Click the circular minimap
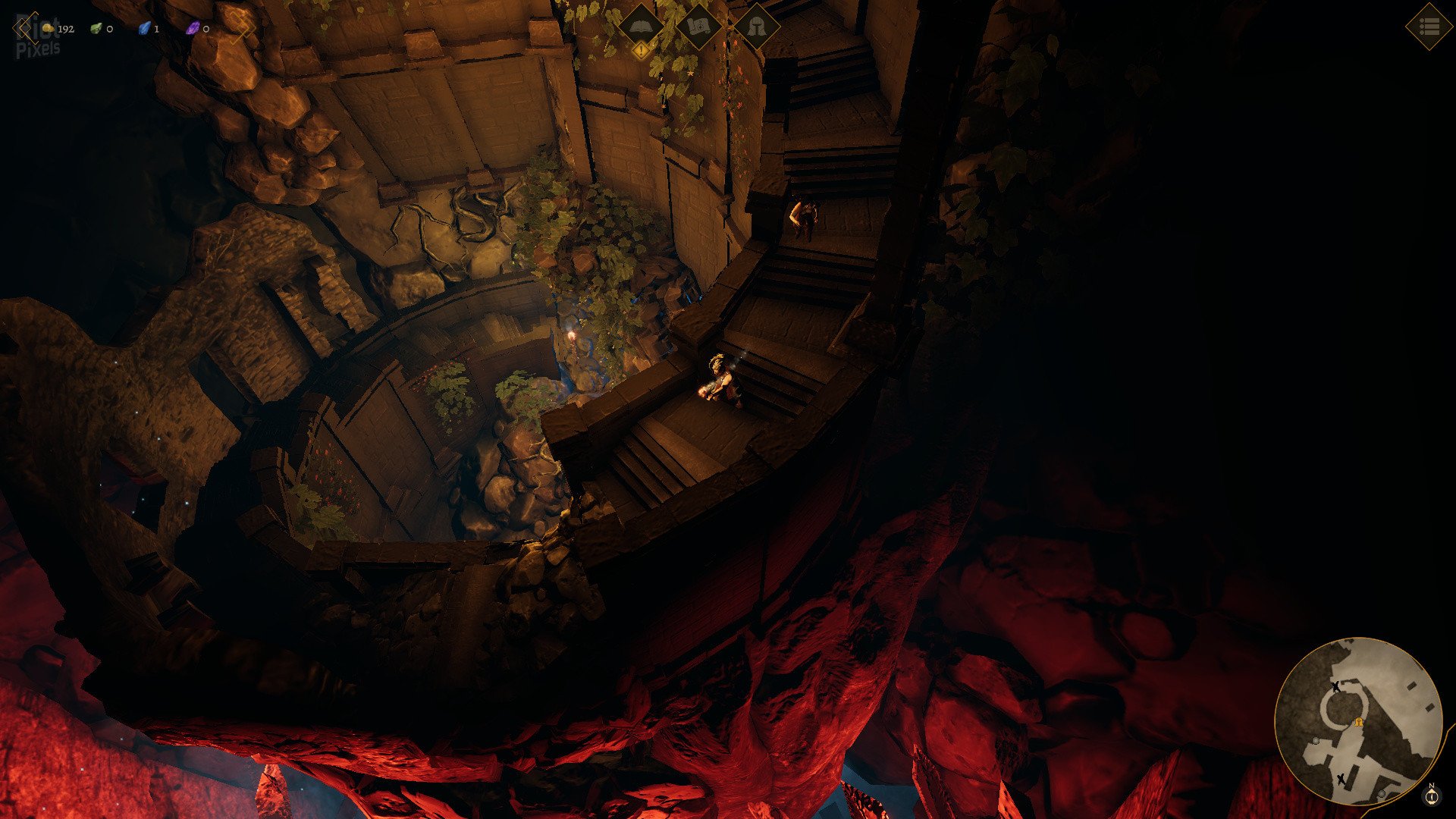1456x819 pixels. (x=1357, y=720)
